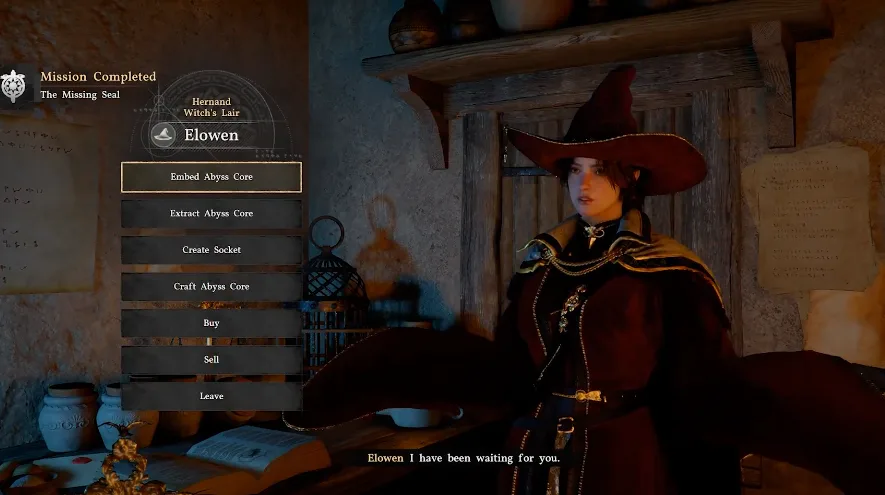Open the Create Socket option
Viewport: 885px width, 495px height.
pyautogui.click(x=211, y=250)
